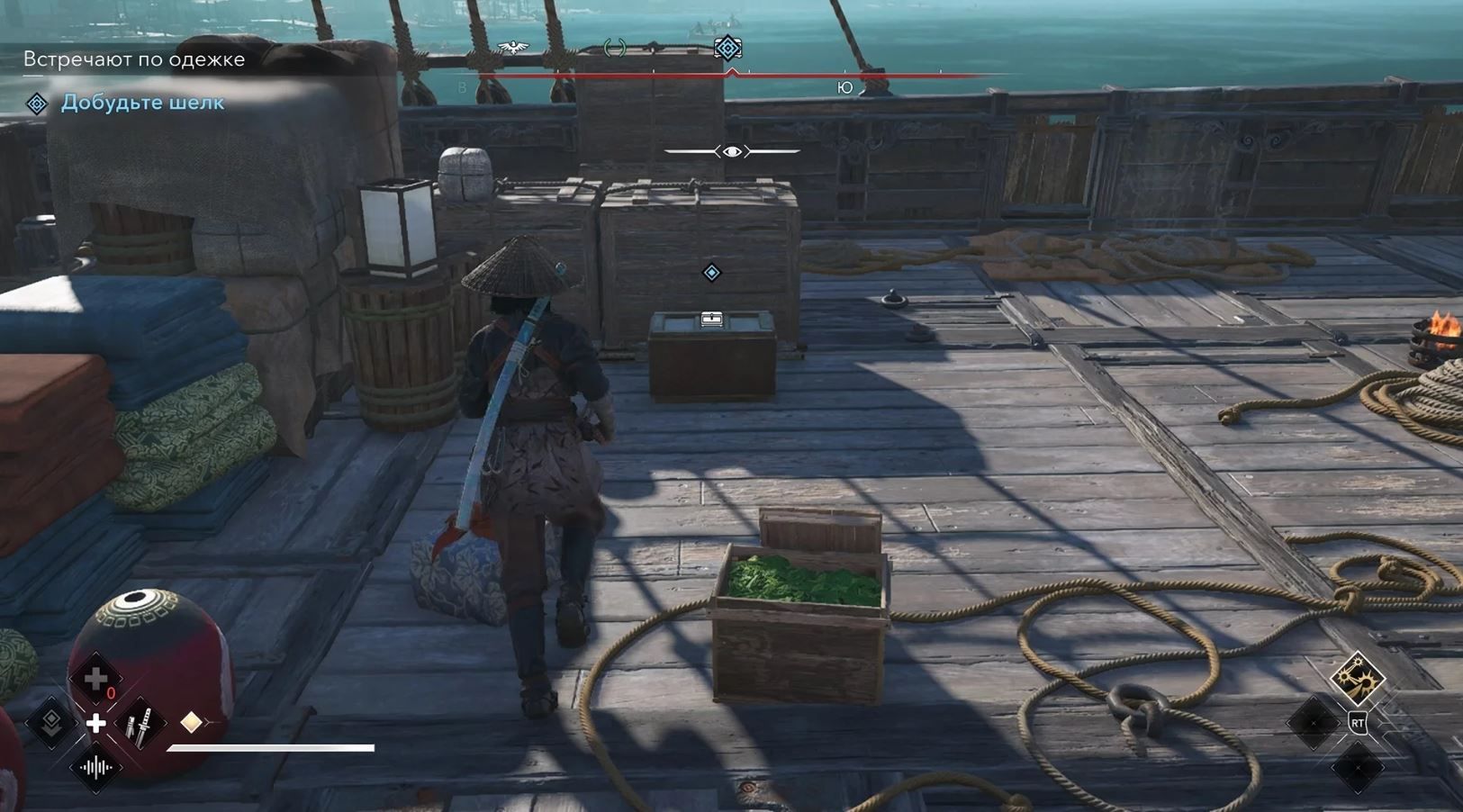The height and width of the screenshot is (812, 1463).
Task: Select the chest marker above the crate
Action: [712, 319]
